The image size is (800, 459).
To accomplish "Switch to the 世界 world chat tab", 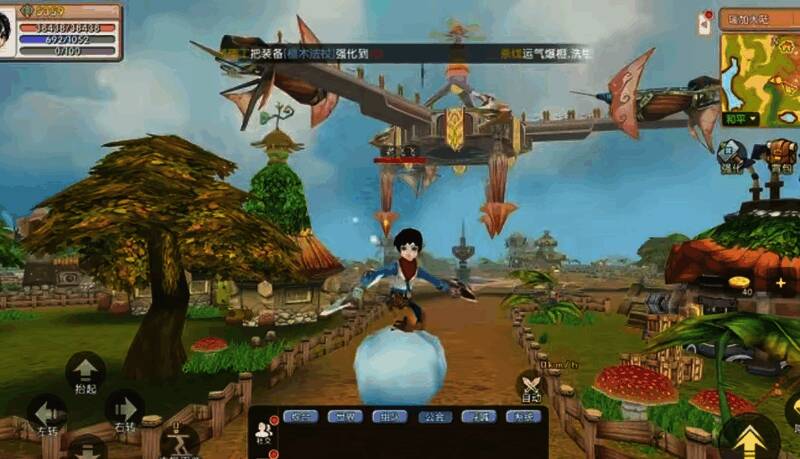I will click(x=343, y=416).
